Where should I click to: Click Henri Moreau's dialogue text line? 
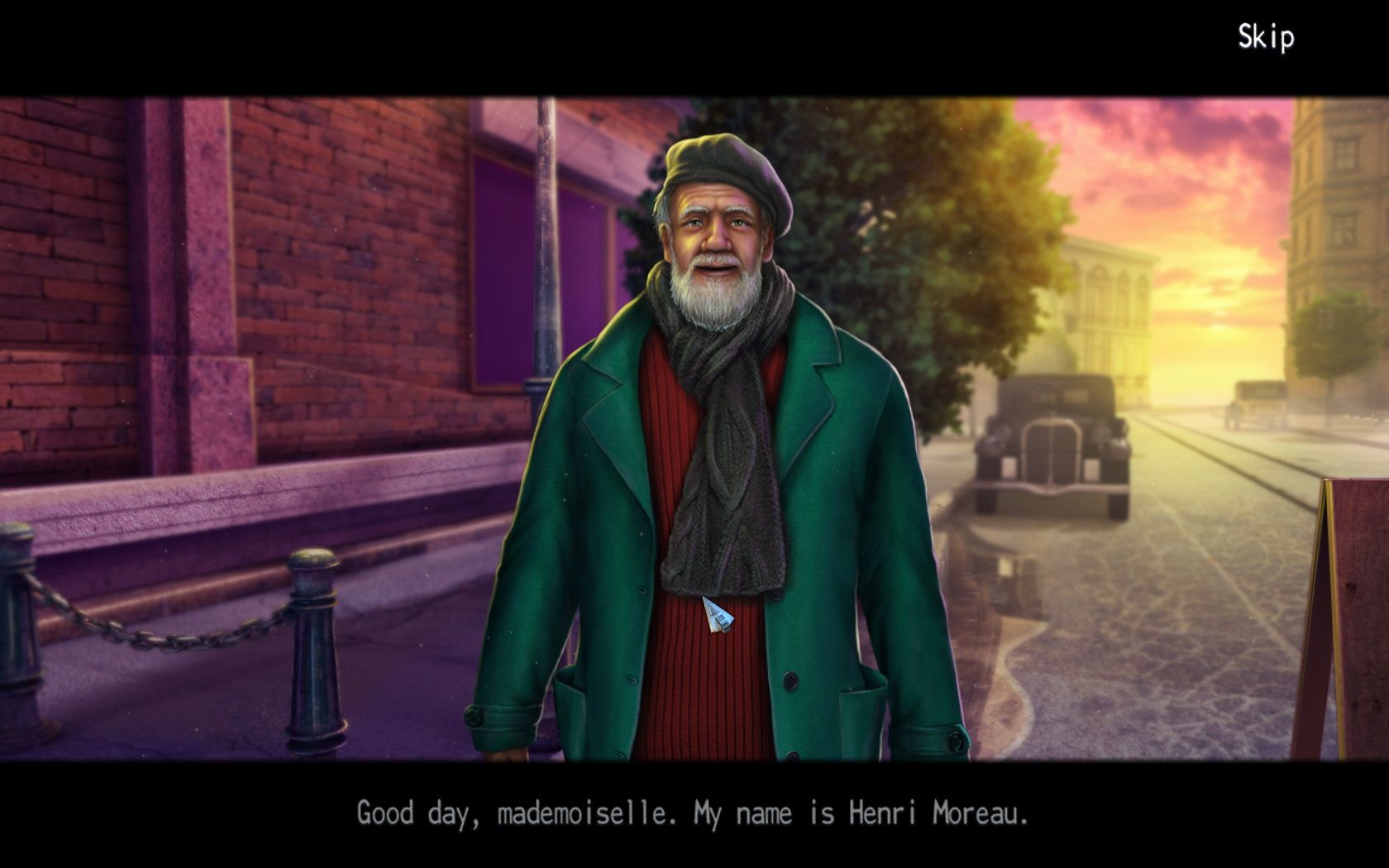click(x=693, y=813)
